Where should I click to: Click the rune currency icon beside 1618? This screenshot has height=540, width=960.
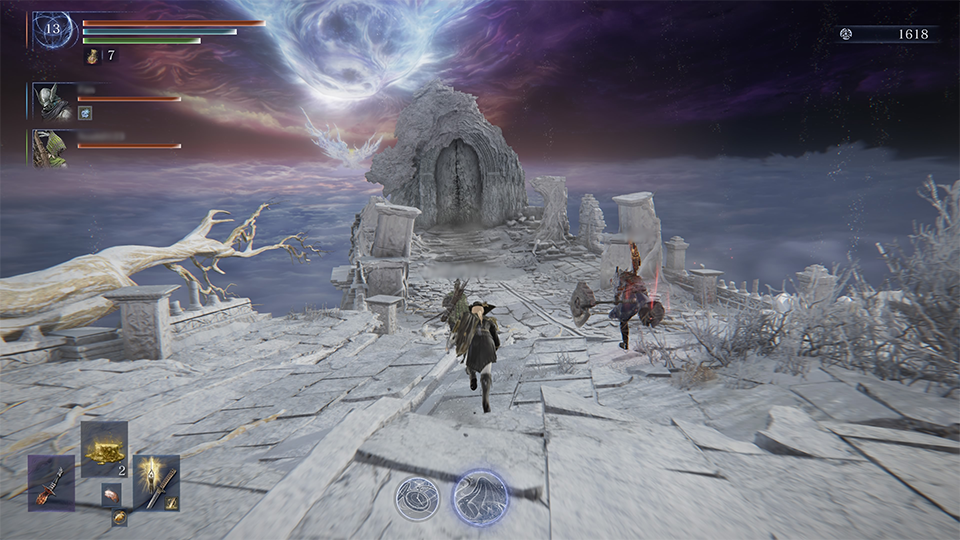pos(846,34)
